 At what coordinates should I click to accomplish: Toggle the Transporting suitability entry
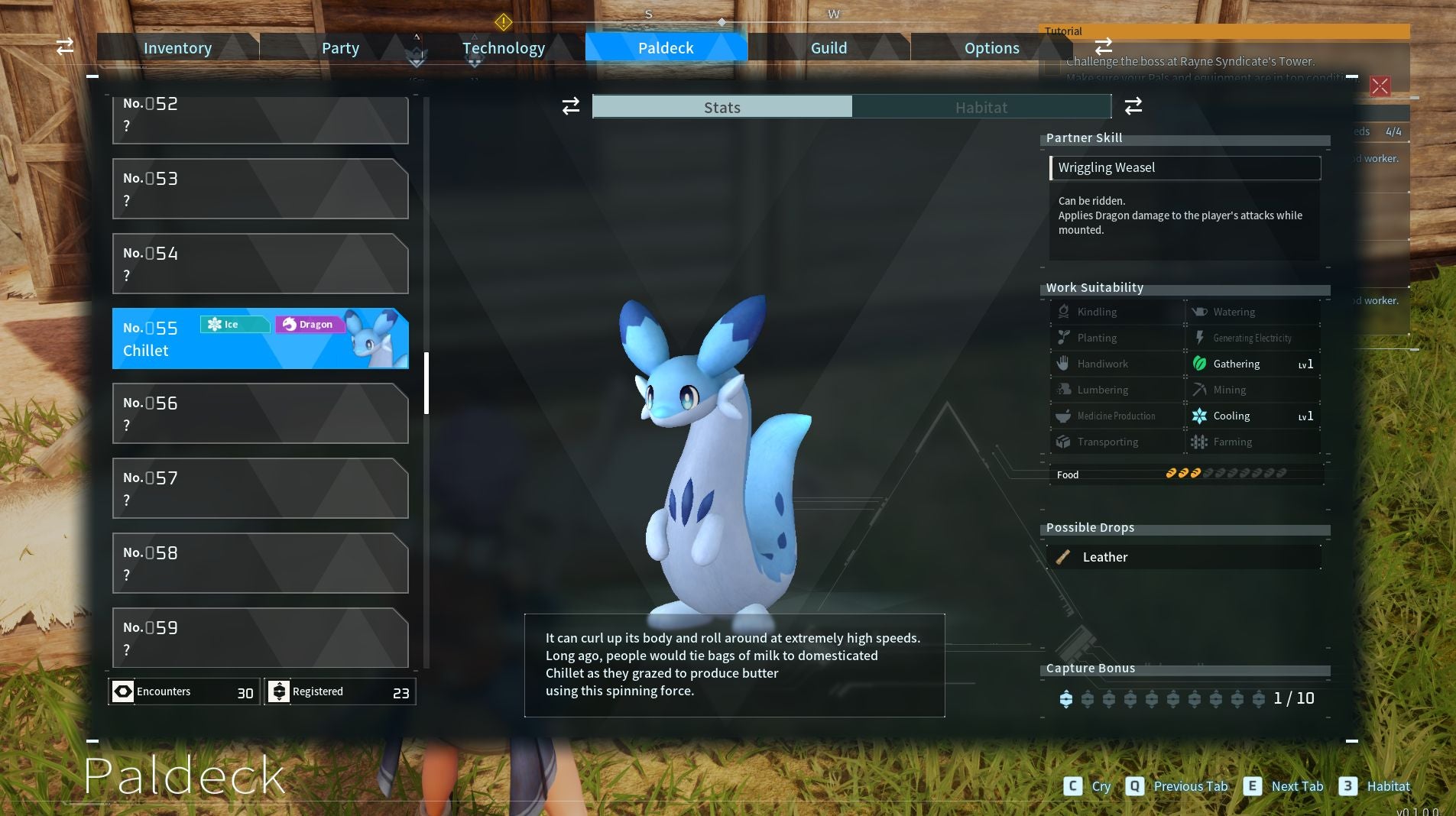coord(1064,442)
